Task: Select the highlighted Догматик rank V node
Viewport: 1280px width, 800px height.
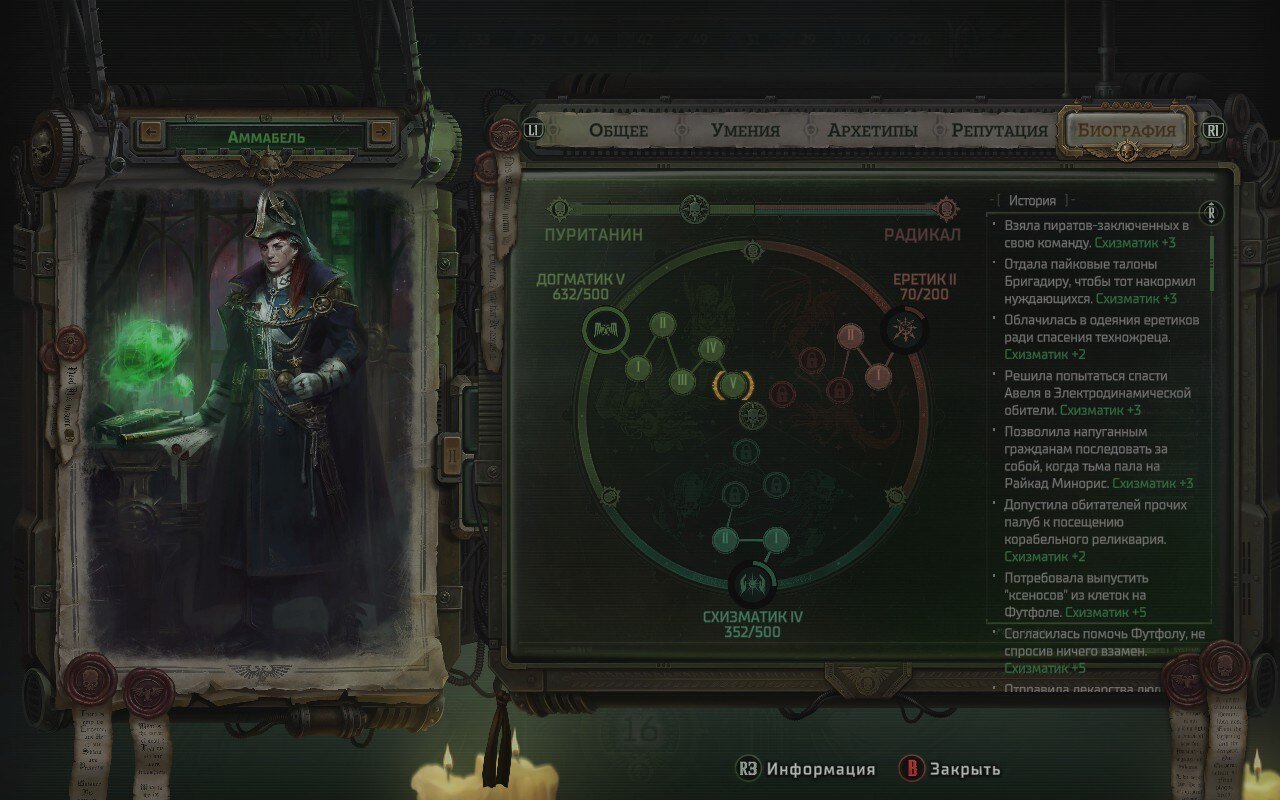Action: [732, 385]
